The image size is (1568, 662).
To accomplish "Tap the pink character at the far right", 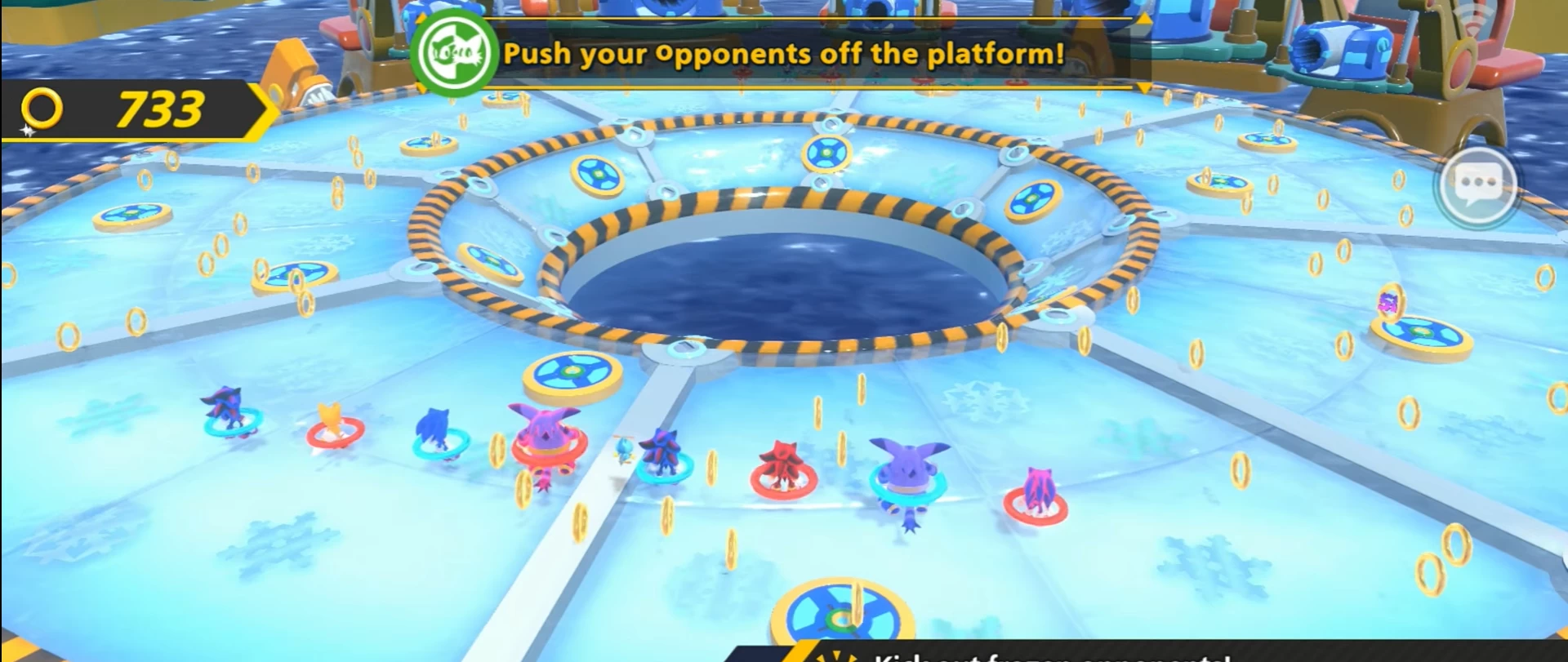I will (1040, 487).
